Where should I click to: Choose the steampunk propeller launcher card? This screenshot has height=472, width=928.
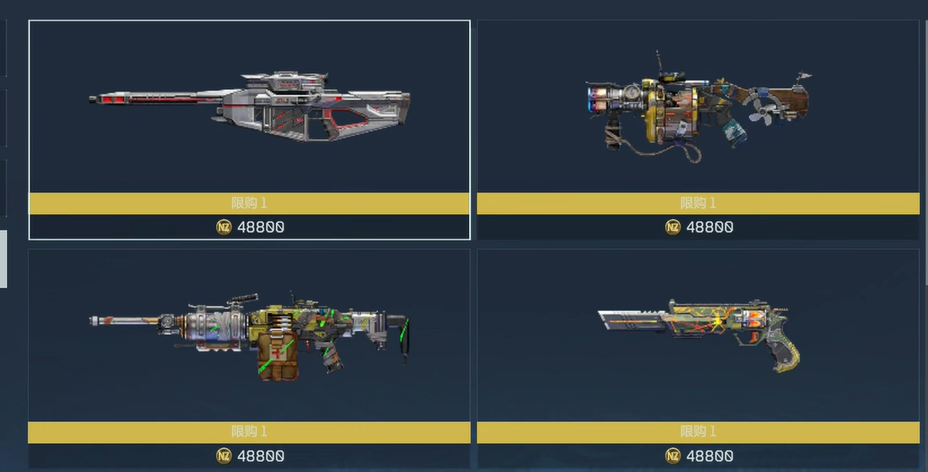tap(698, 110)
